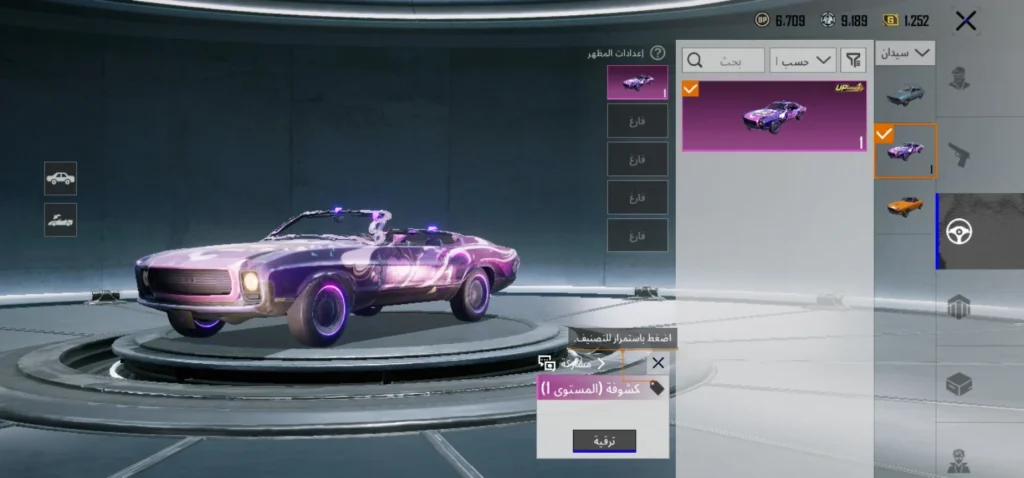The height and width of the screenshot is (478, 1024).
Task: Switch to the pistol weapons category tab
Action: pos(959,155)
